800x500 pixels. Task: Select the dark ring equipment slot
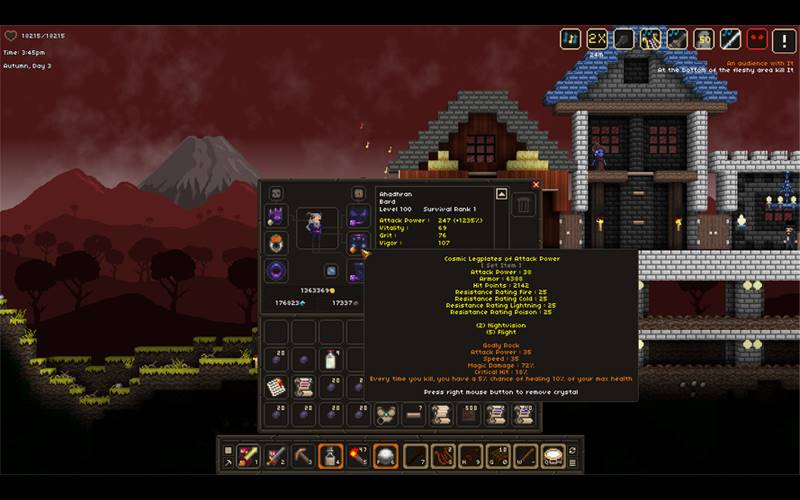tap(276, 270)
